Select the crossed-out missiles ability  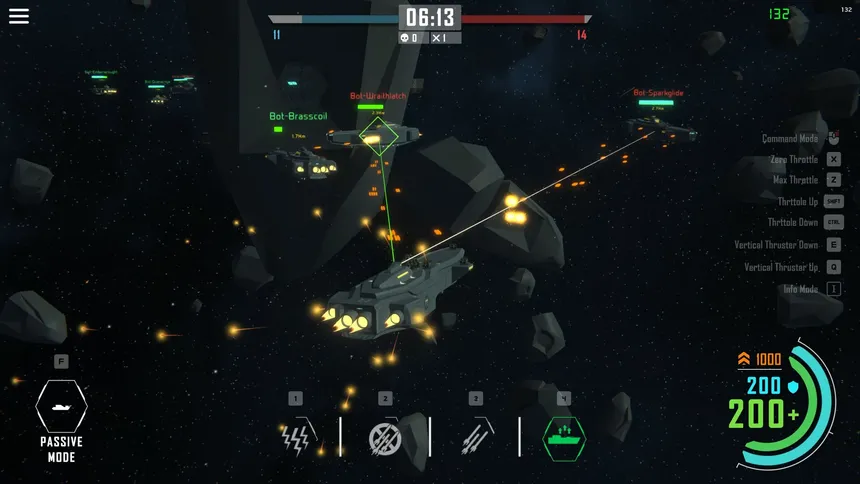(x=385, y=437)
